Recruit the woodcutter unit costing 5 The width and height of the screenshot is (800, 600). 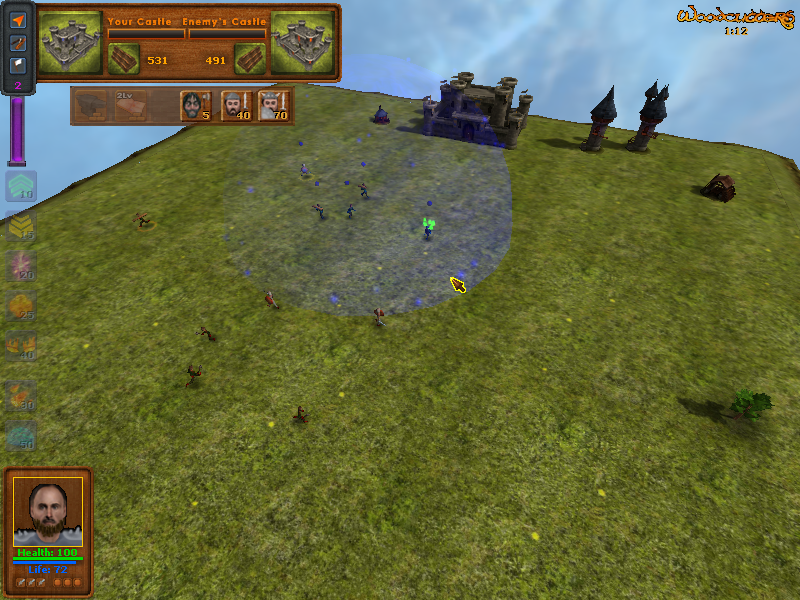[192, 105]
